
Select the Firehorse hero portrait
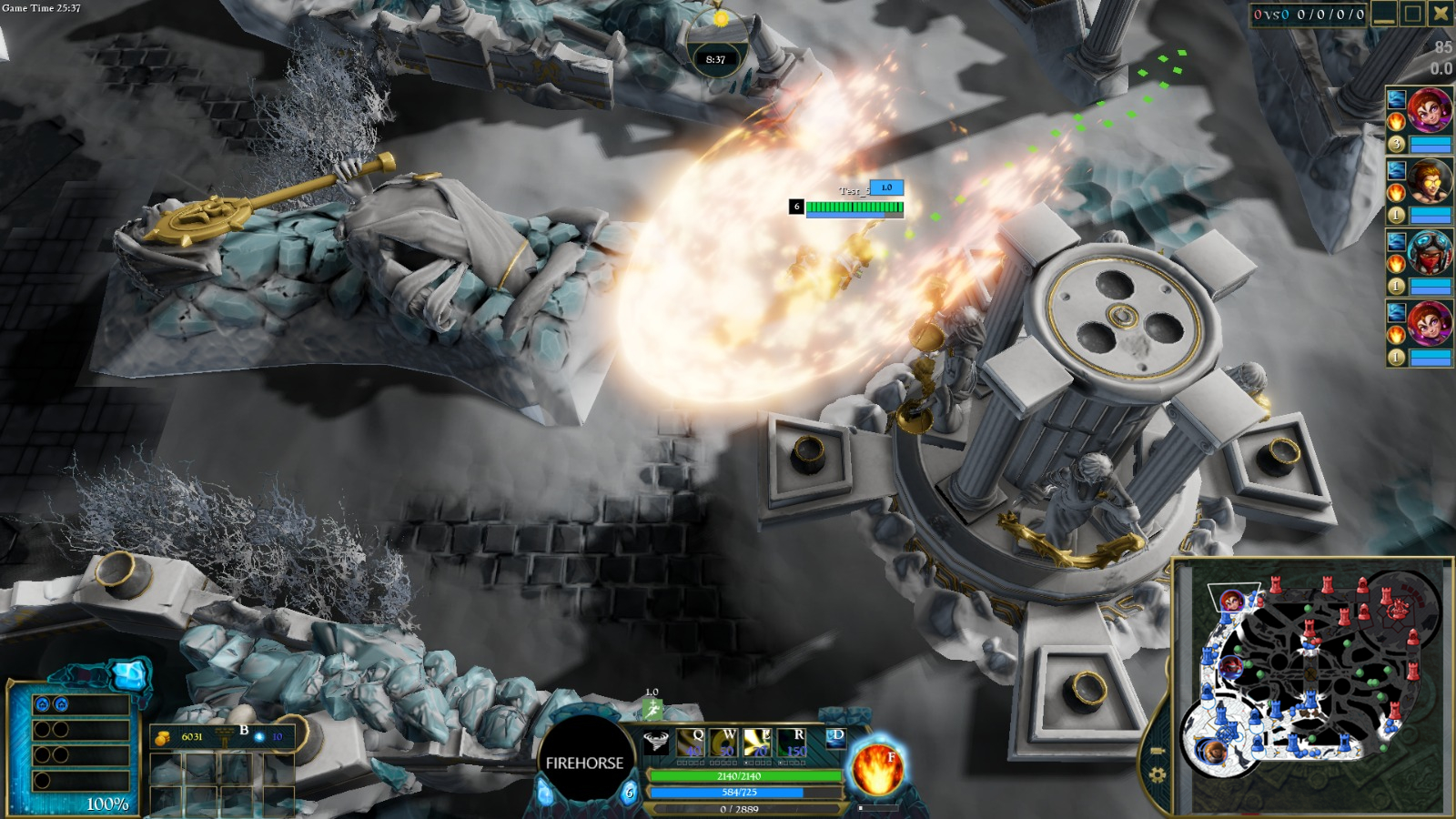pyautogui.click(x=584, y=763)
